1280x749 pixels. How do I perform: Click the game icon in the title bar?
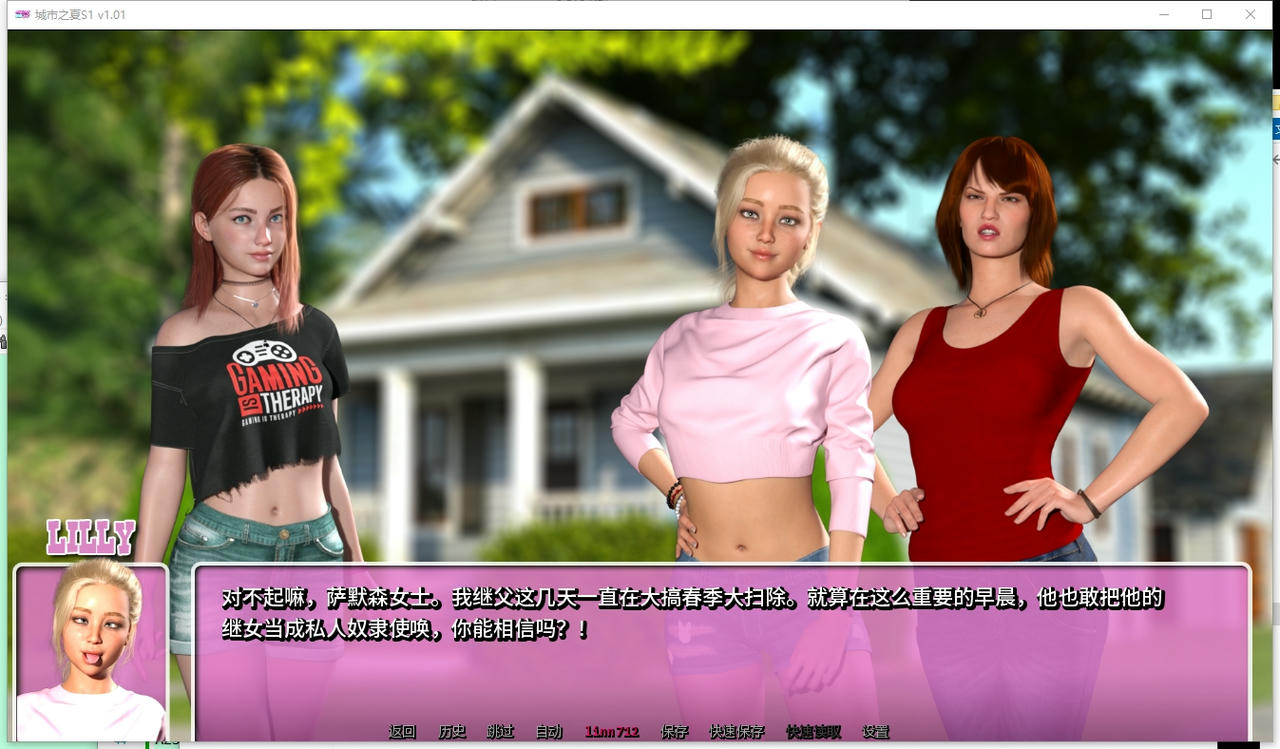tap(23, 15)
